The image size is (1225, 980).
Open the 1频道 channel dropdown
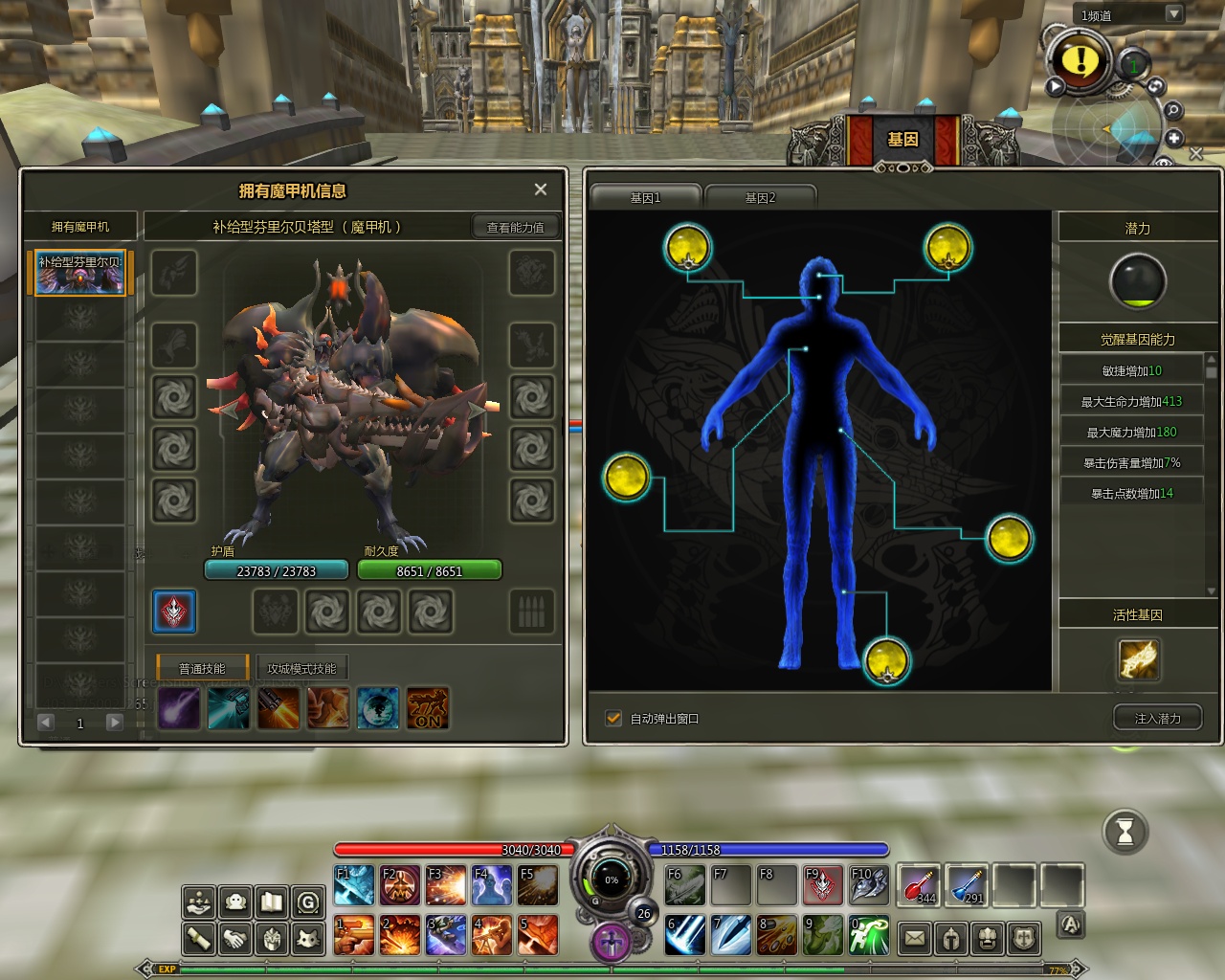1173,13
